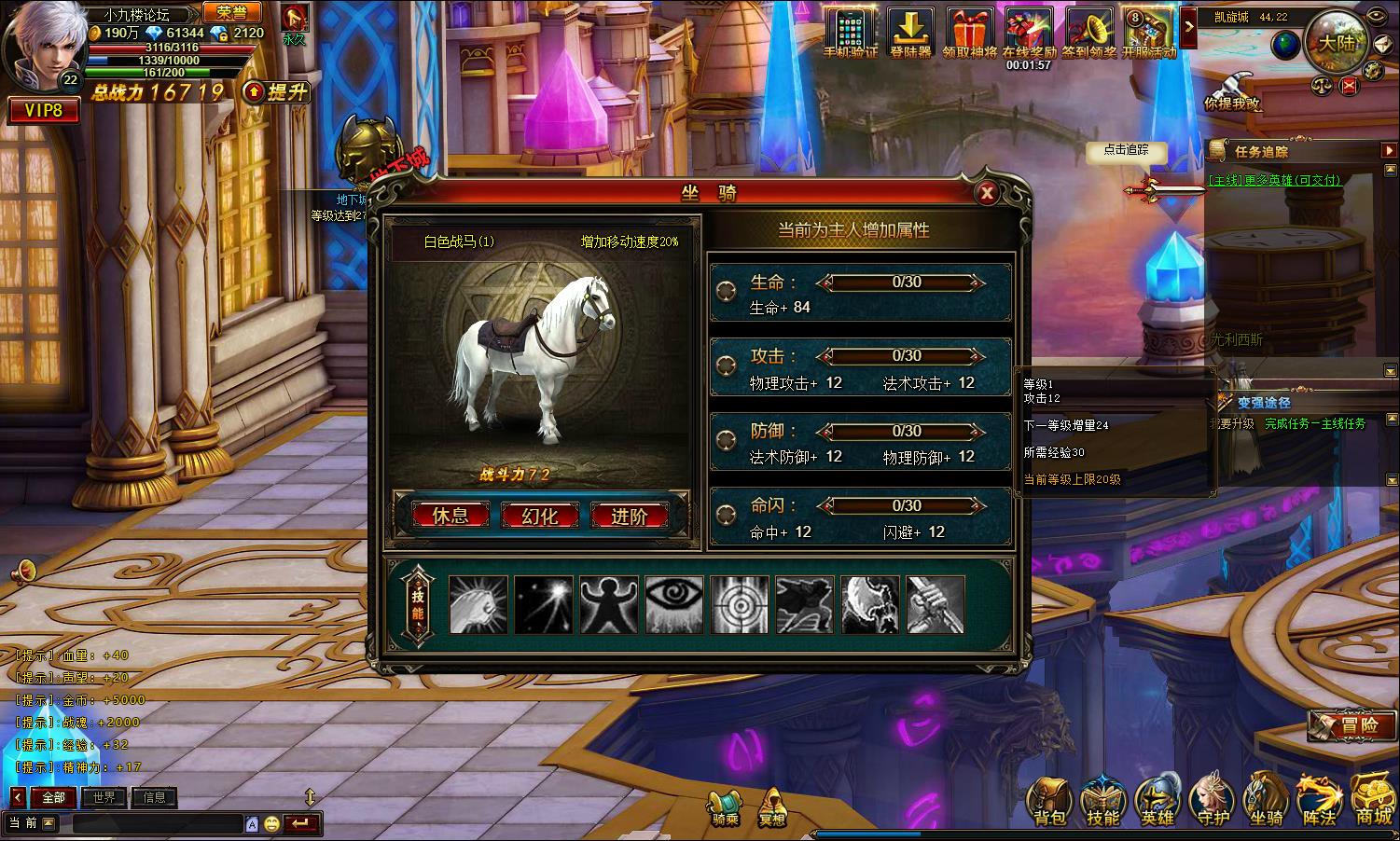Open the VIP8 panel
1400x841 pixels.
[x=44, y=110]
